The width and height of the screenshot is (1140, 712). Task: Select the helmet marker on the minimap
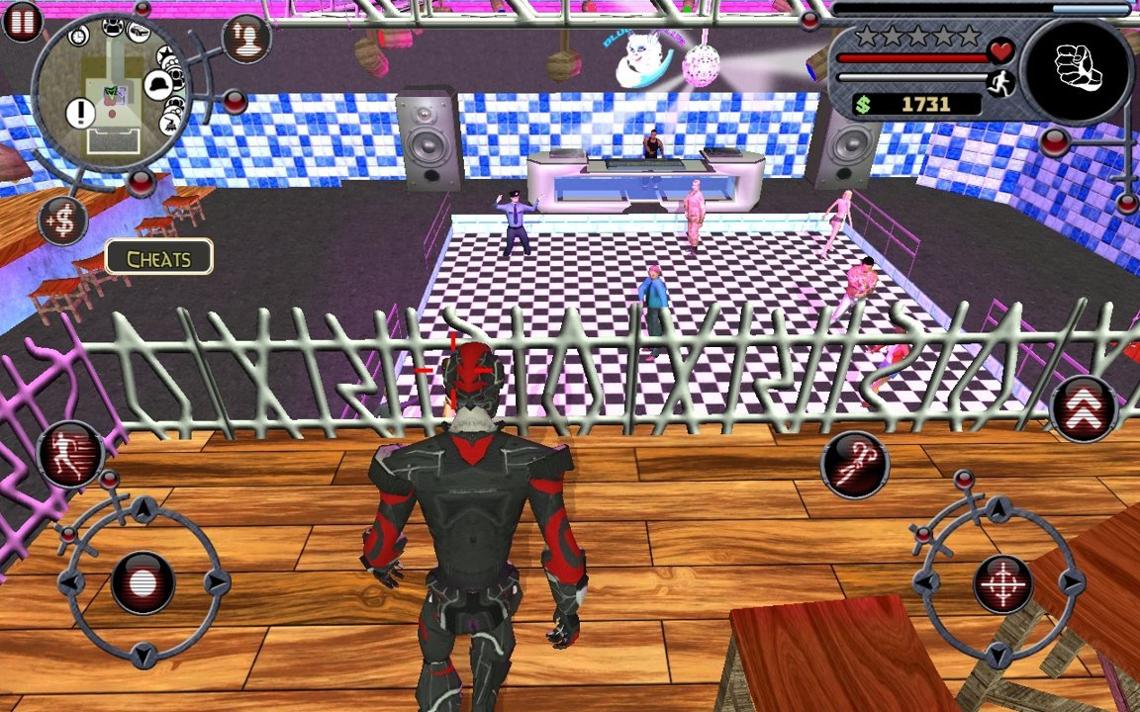(x=157, y=85)
